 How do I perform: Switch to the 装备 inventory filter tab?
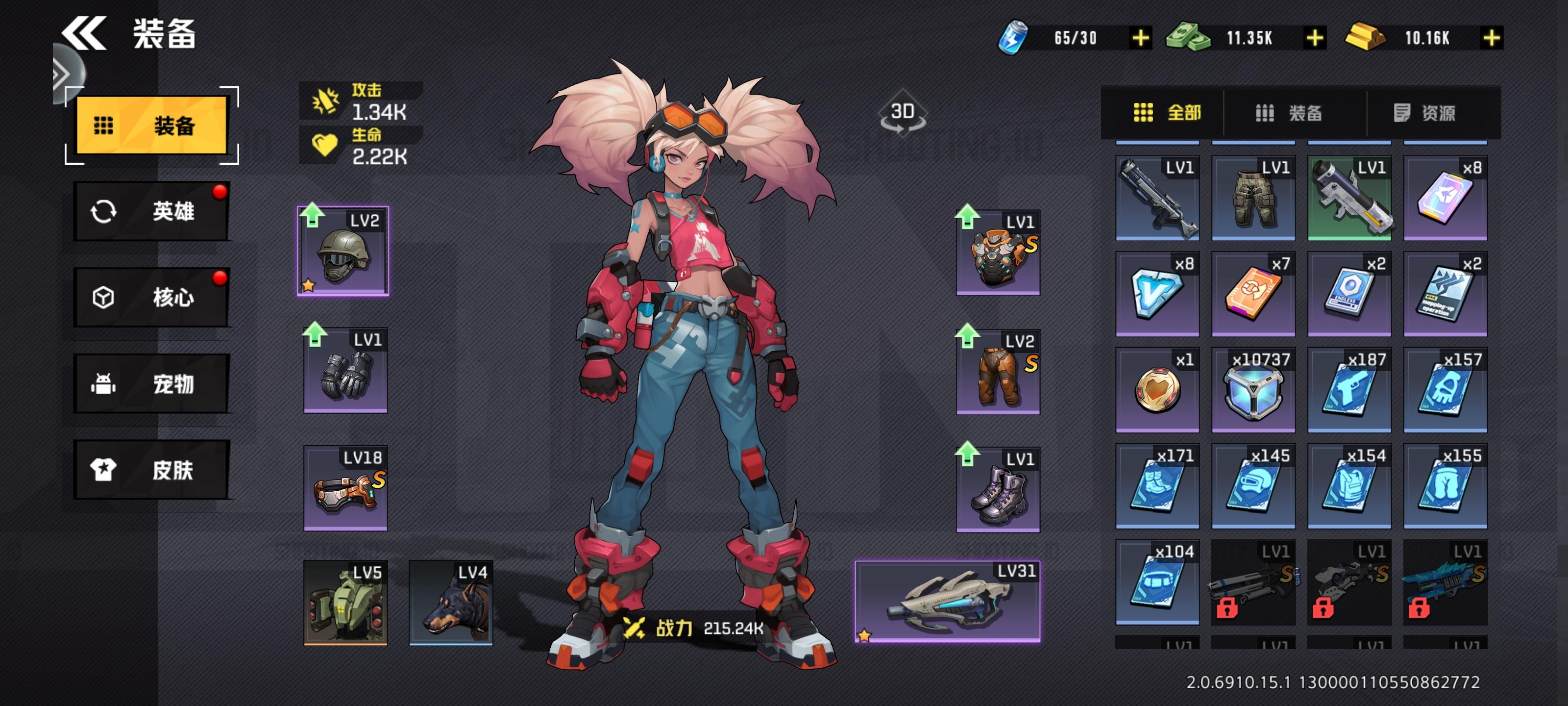tap(1289, 113)
